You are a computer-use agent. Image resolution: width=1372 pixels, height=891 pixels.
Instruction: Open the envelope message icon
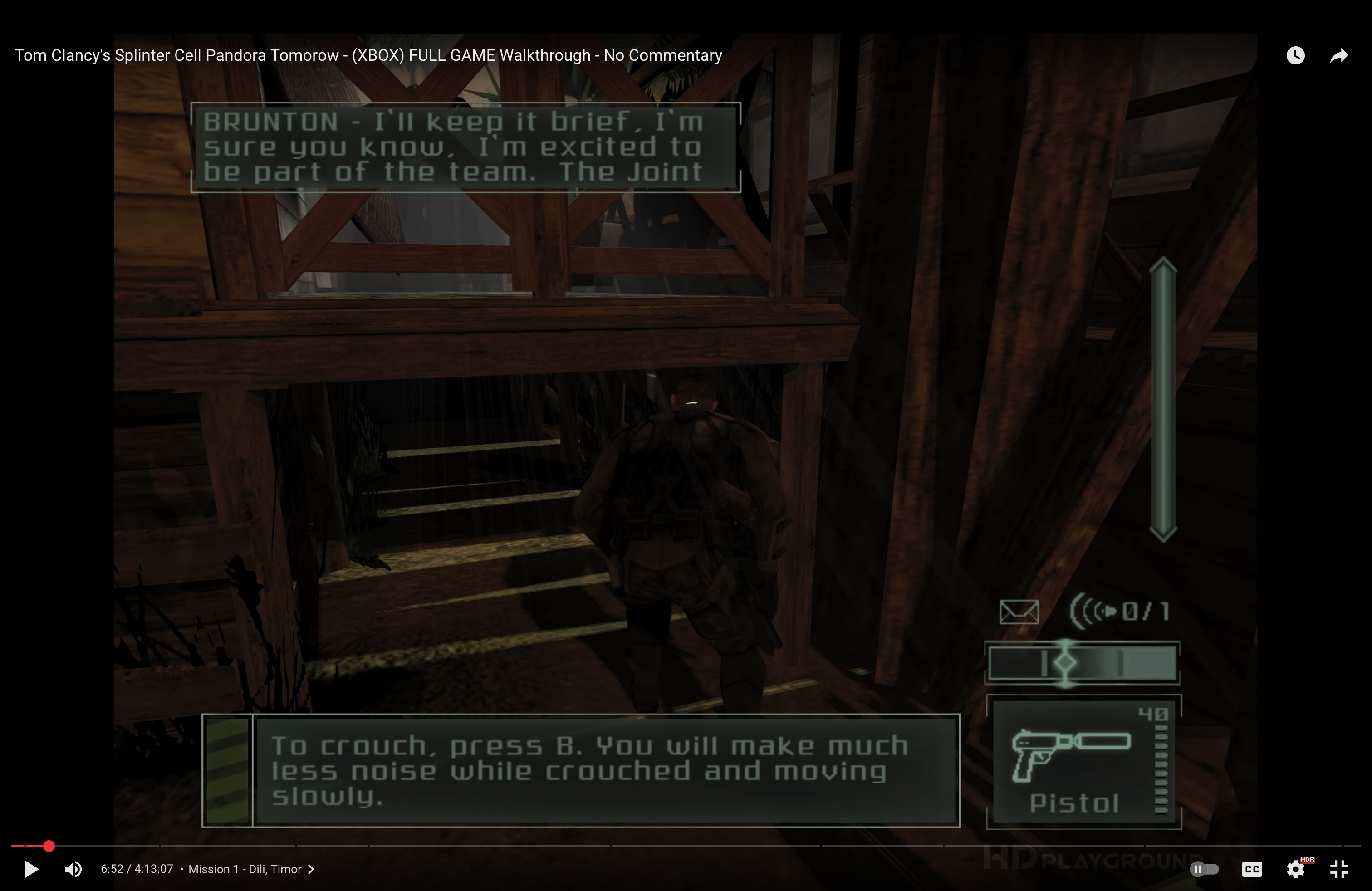coord(1019,612)
